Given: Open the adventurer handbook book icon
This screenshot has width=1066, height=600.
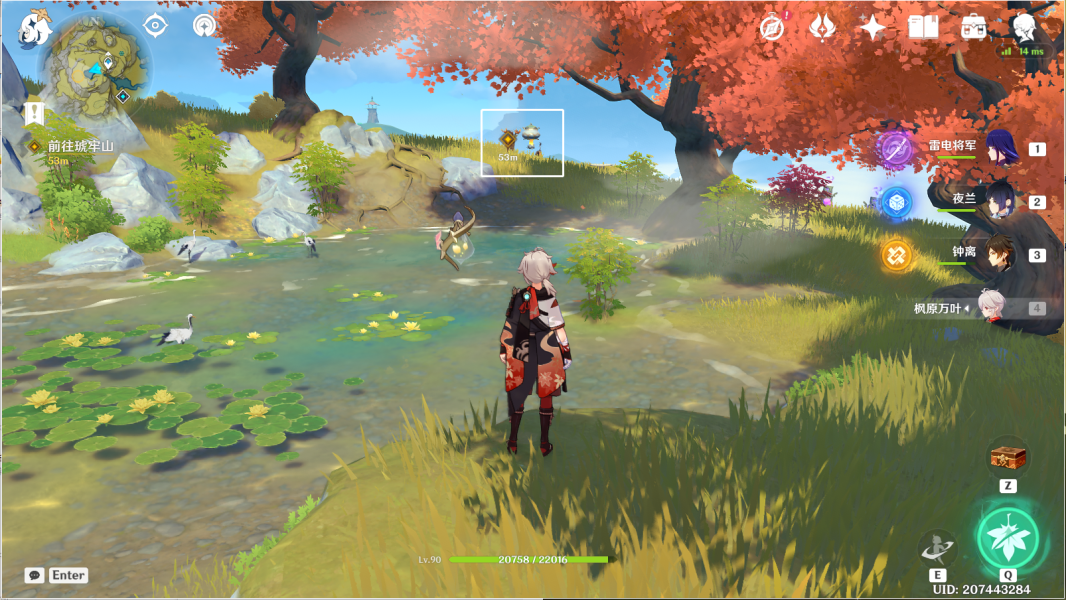Looking at the screenshot, I should [923, 28].
